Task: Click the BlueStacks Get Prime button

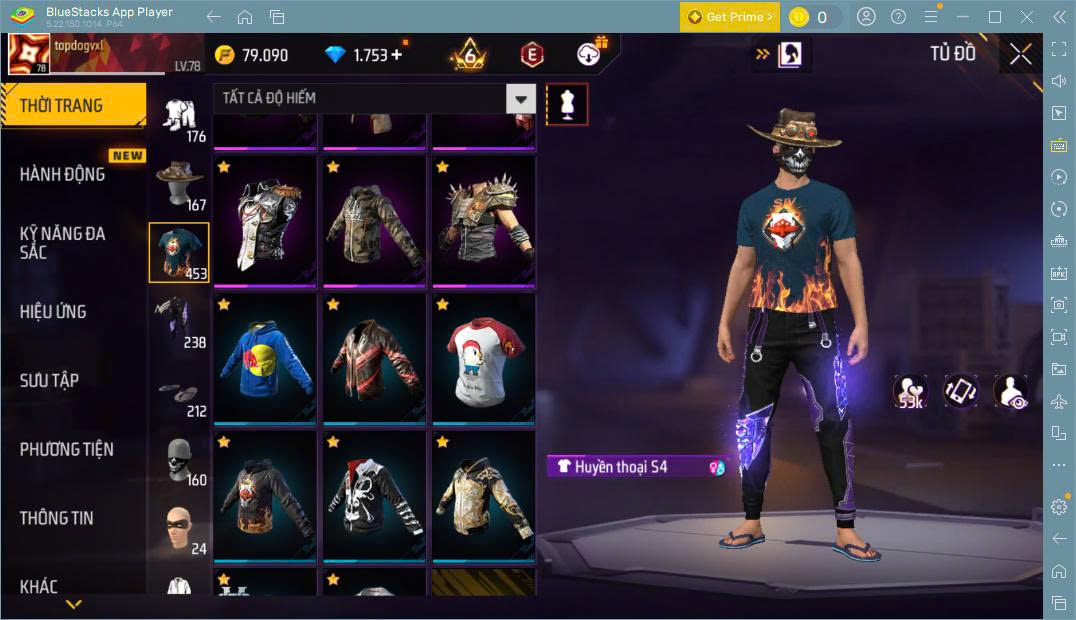Action: click(728, 17)
